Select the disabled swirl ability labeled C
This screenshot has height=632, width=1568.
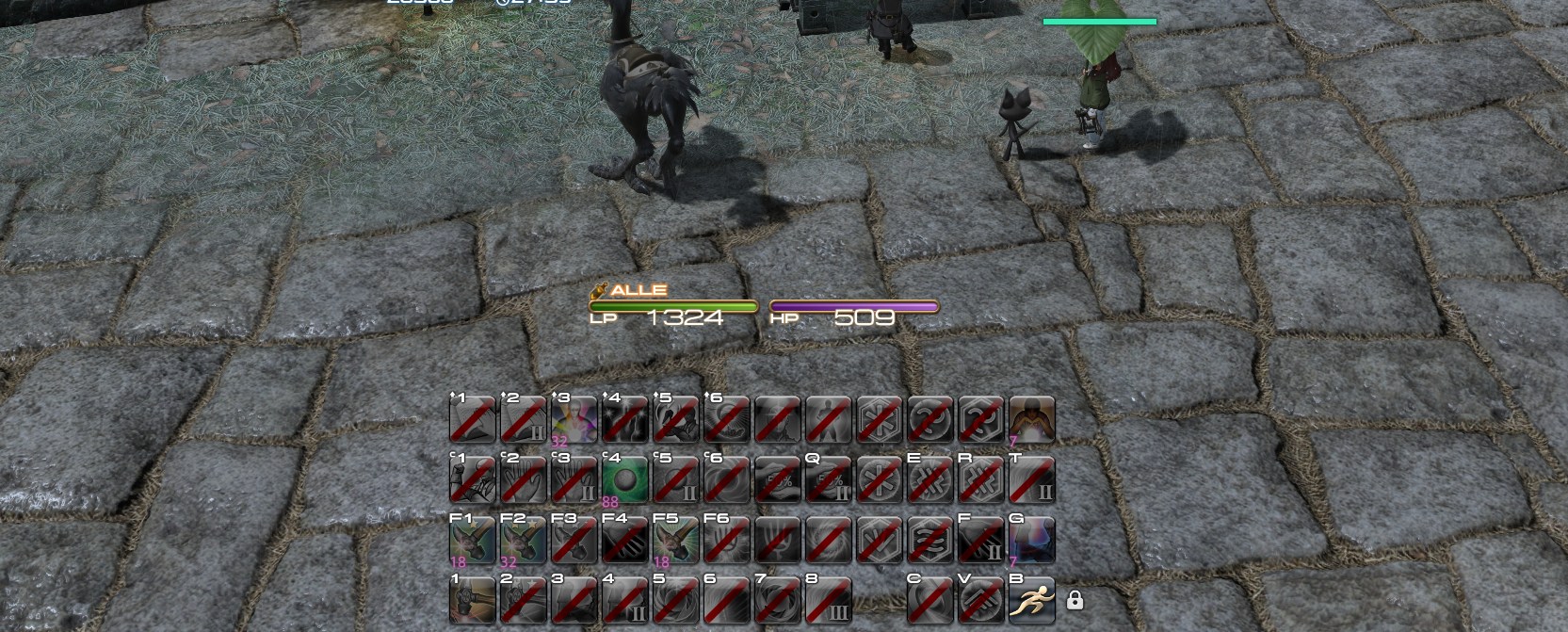click(929, 600)
